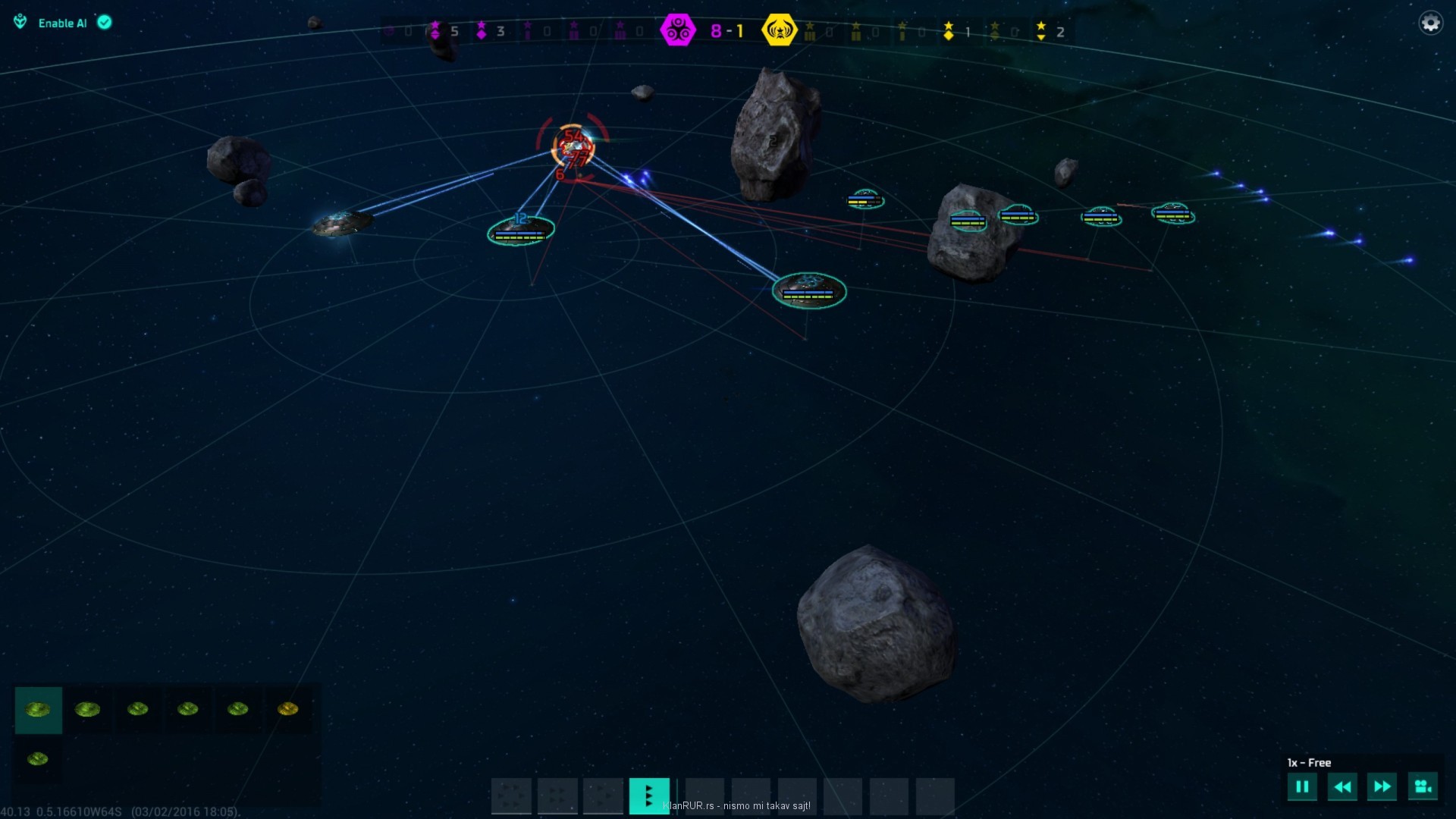Switch camera mode with the camera button
Viewport: 1456px width, 819px height.
click(x=1422, y=787)
